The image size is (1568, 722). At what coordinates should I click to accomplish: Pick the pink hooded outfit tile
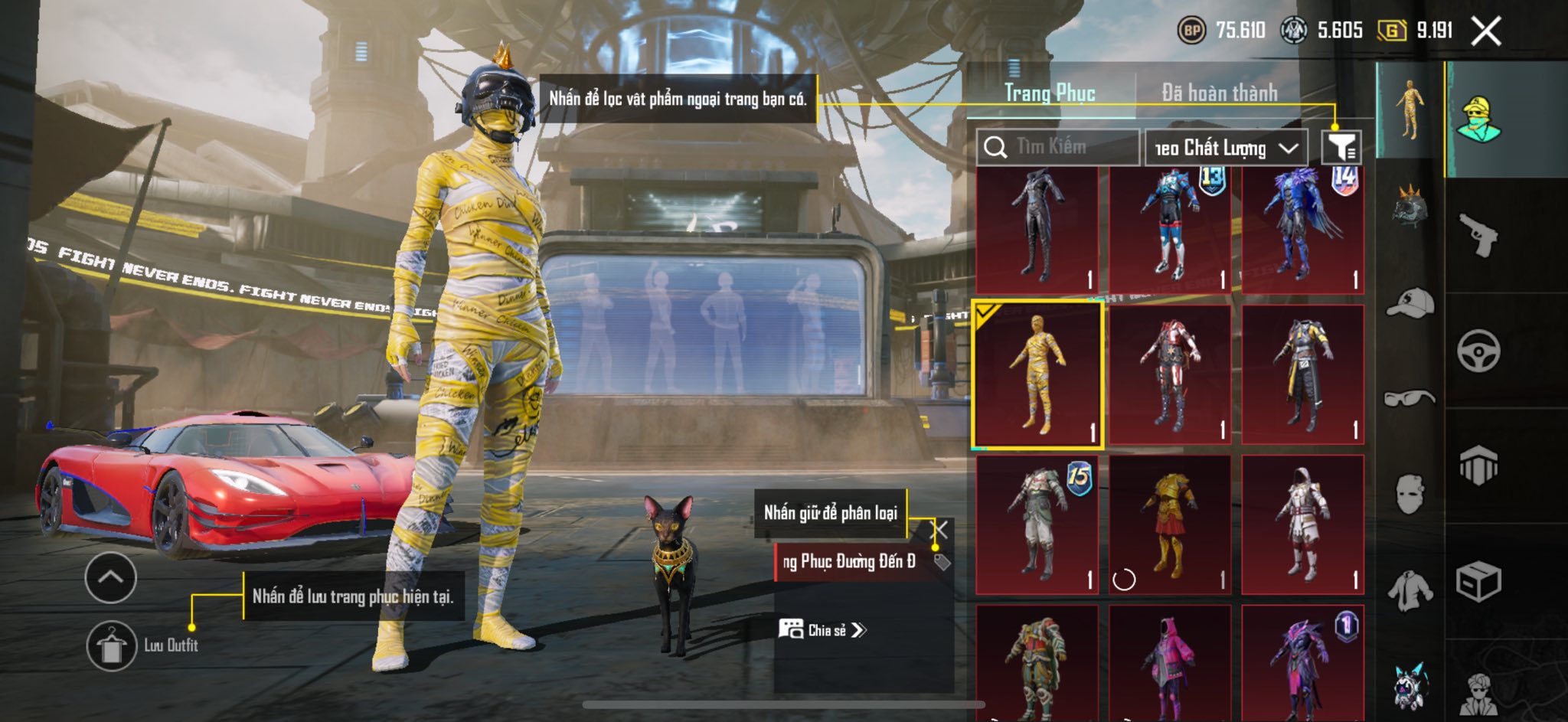1170,662
